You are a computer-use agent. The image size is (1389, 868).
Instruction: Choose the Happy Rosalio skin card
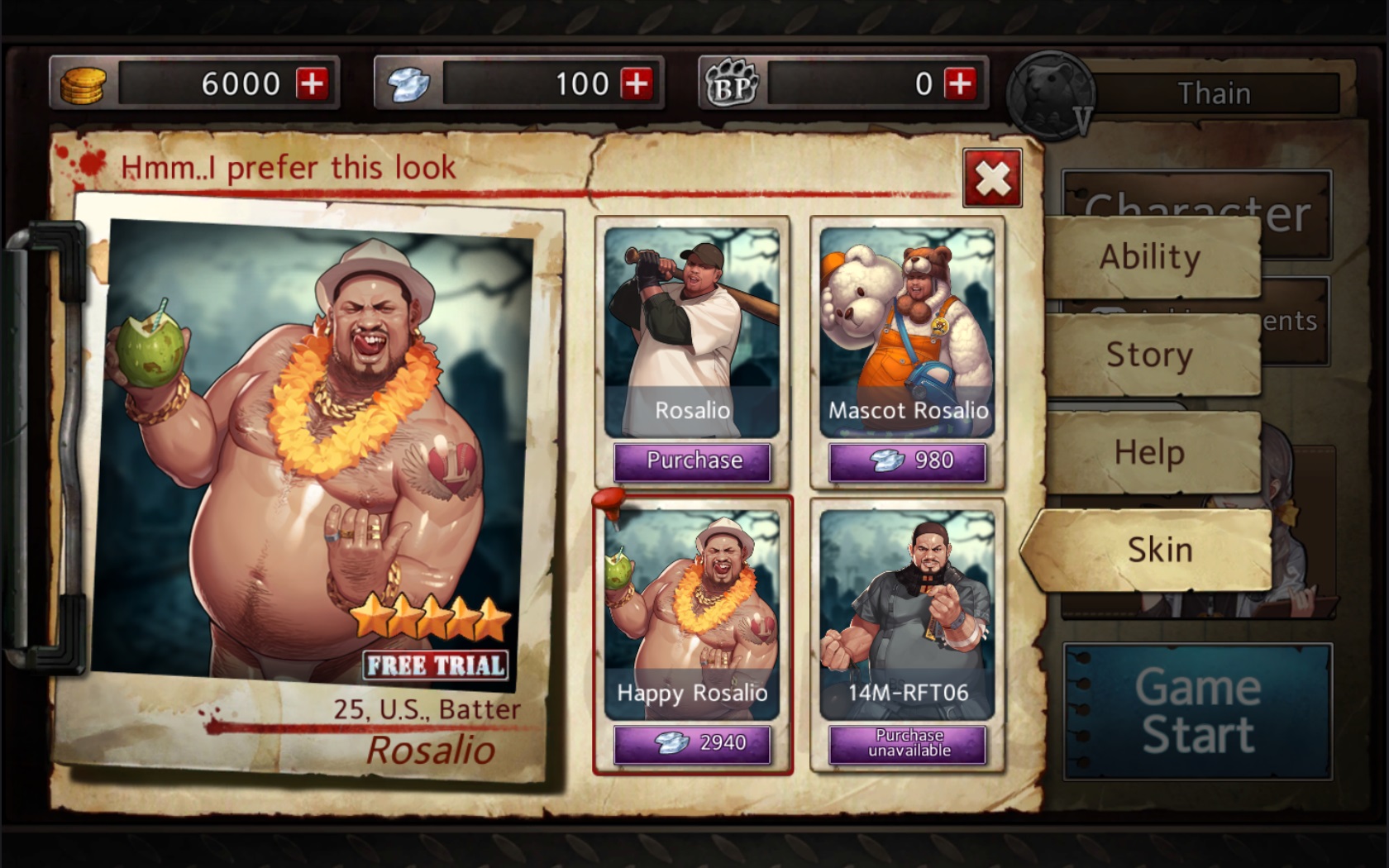click(x=692, y=613)
